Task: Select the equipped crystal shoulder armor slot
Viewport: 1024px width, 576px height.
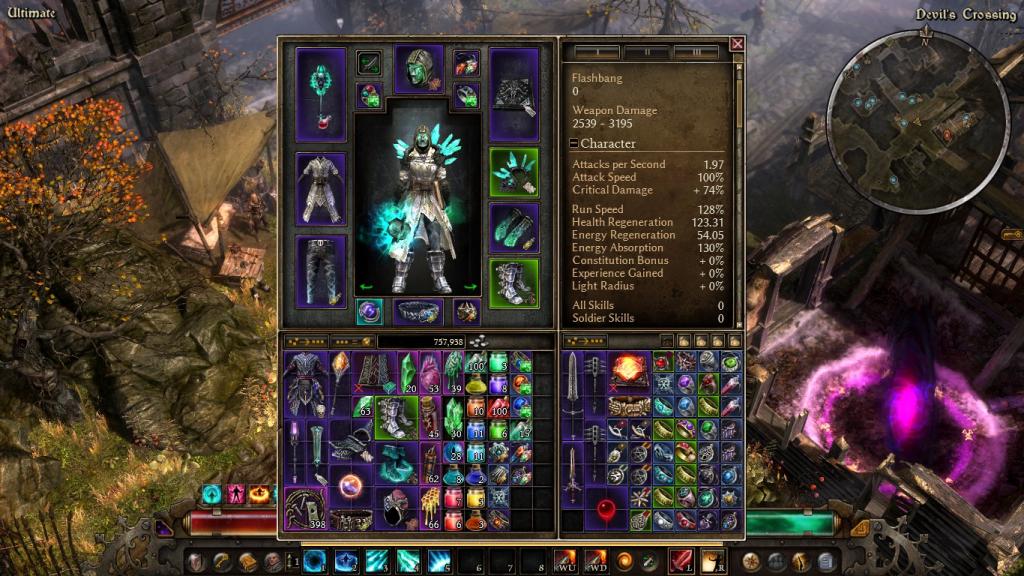Action: click(x=514, y=173)
